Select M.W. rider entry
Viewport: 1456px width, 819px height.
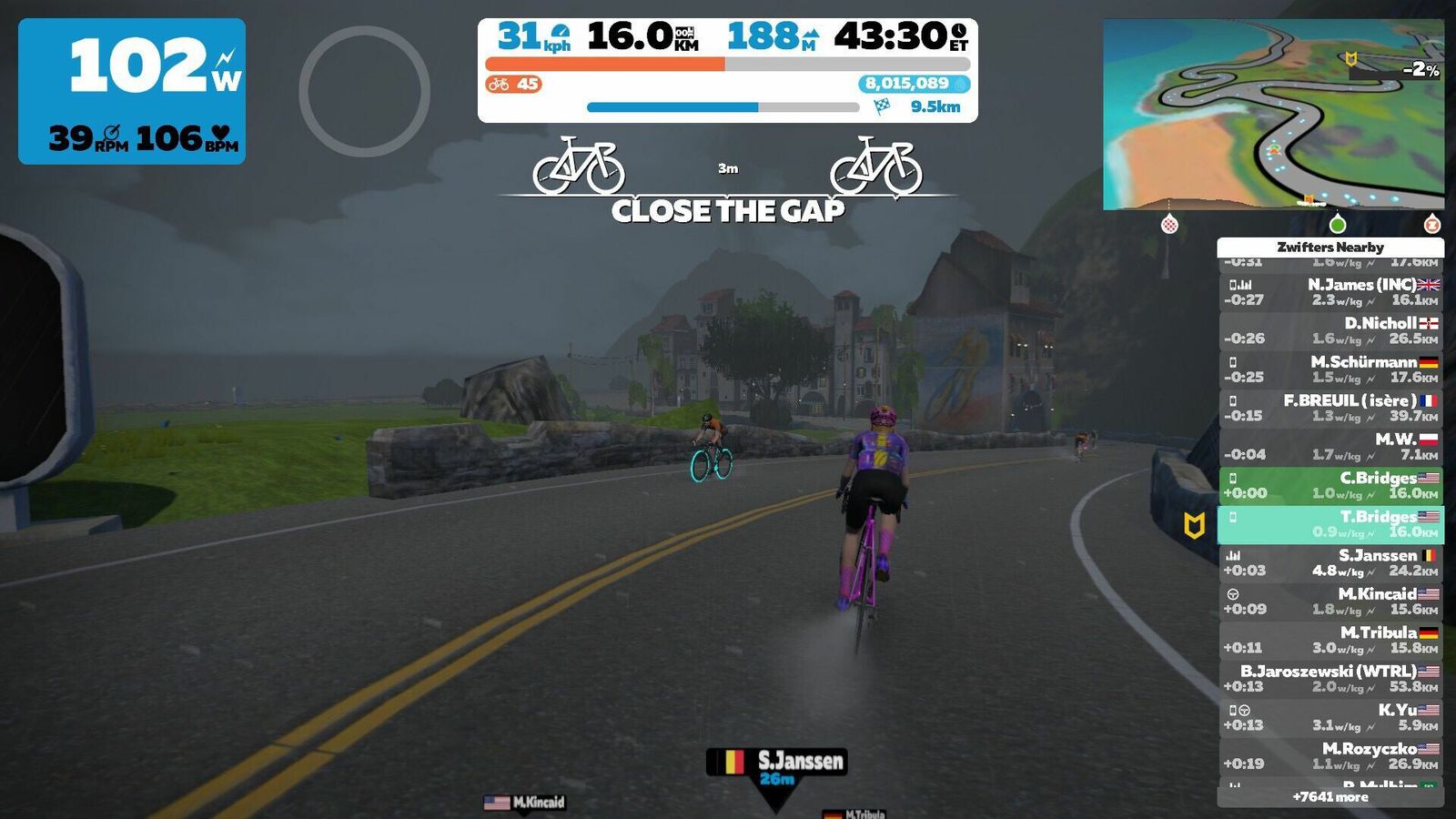[1330, 447]
